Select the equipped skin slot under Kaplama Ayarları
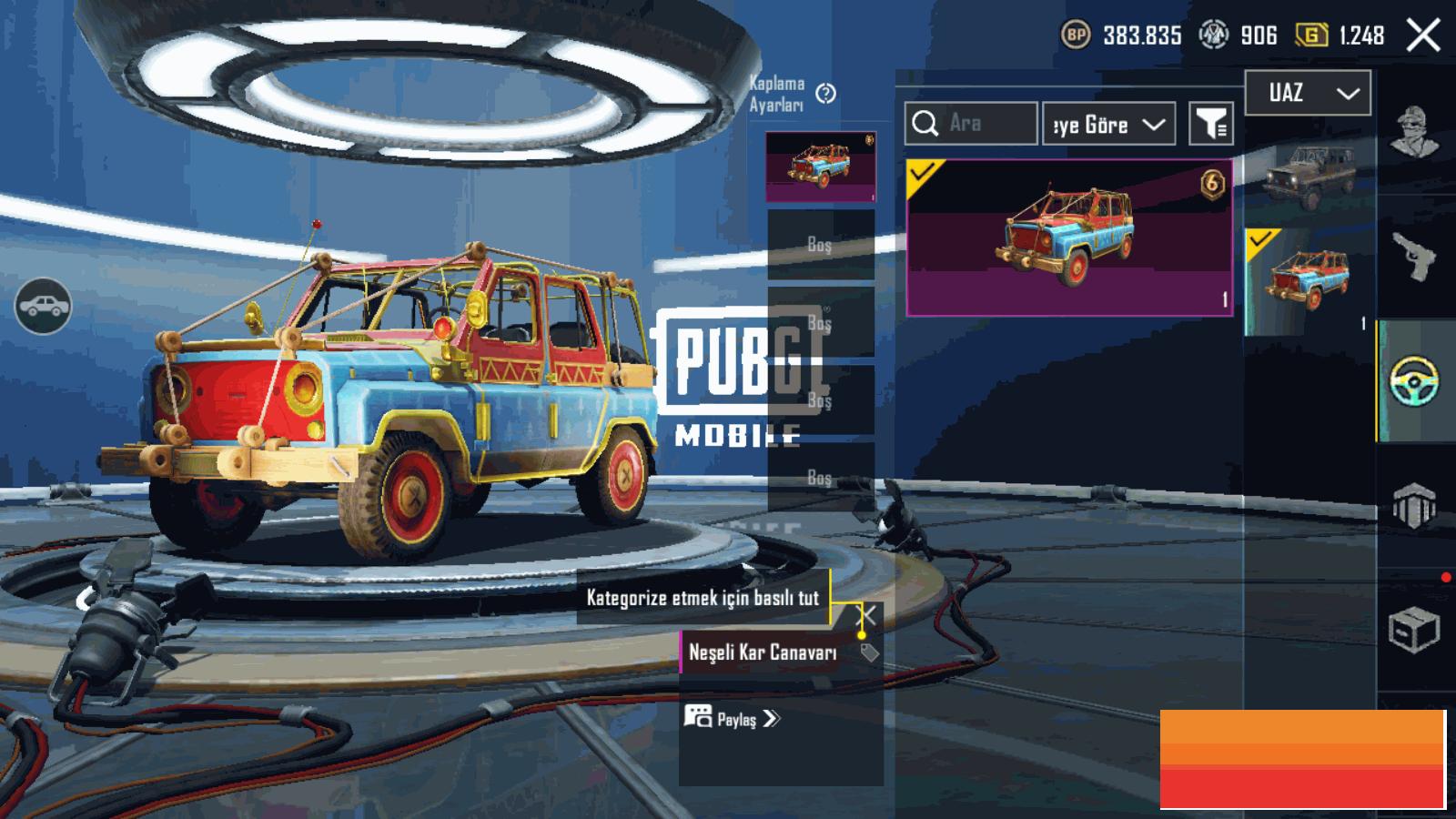This screenshot has width=1456, height=819. pos(821,167)
